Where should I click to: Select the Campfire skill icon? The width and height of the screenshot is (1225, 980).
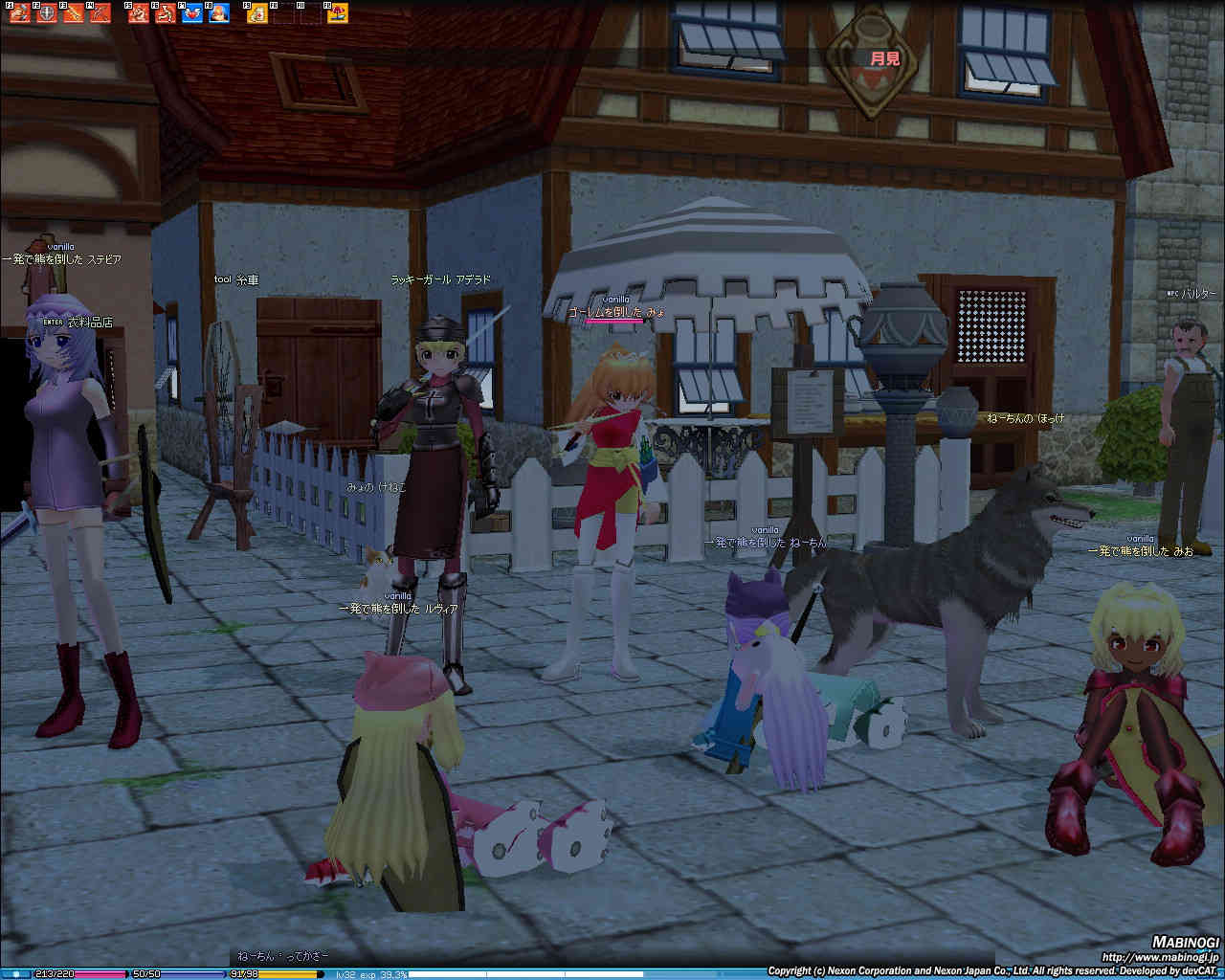(219, 13)
